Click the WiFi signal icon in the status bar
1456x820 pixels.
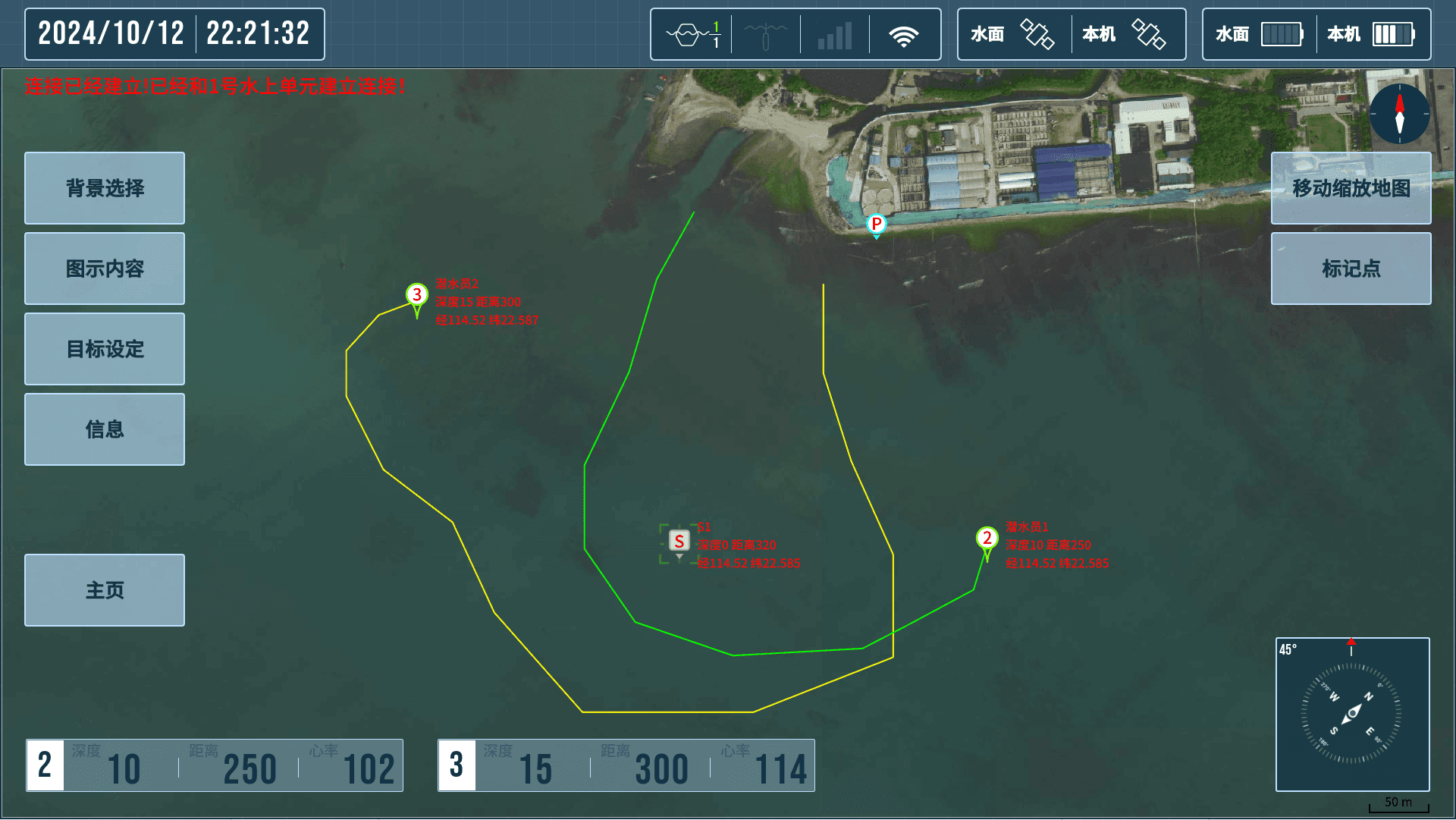click(x=905, y=33)
